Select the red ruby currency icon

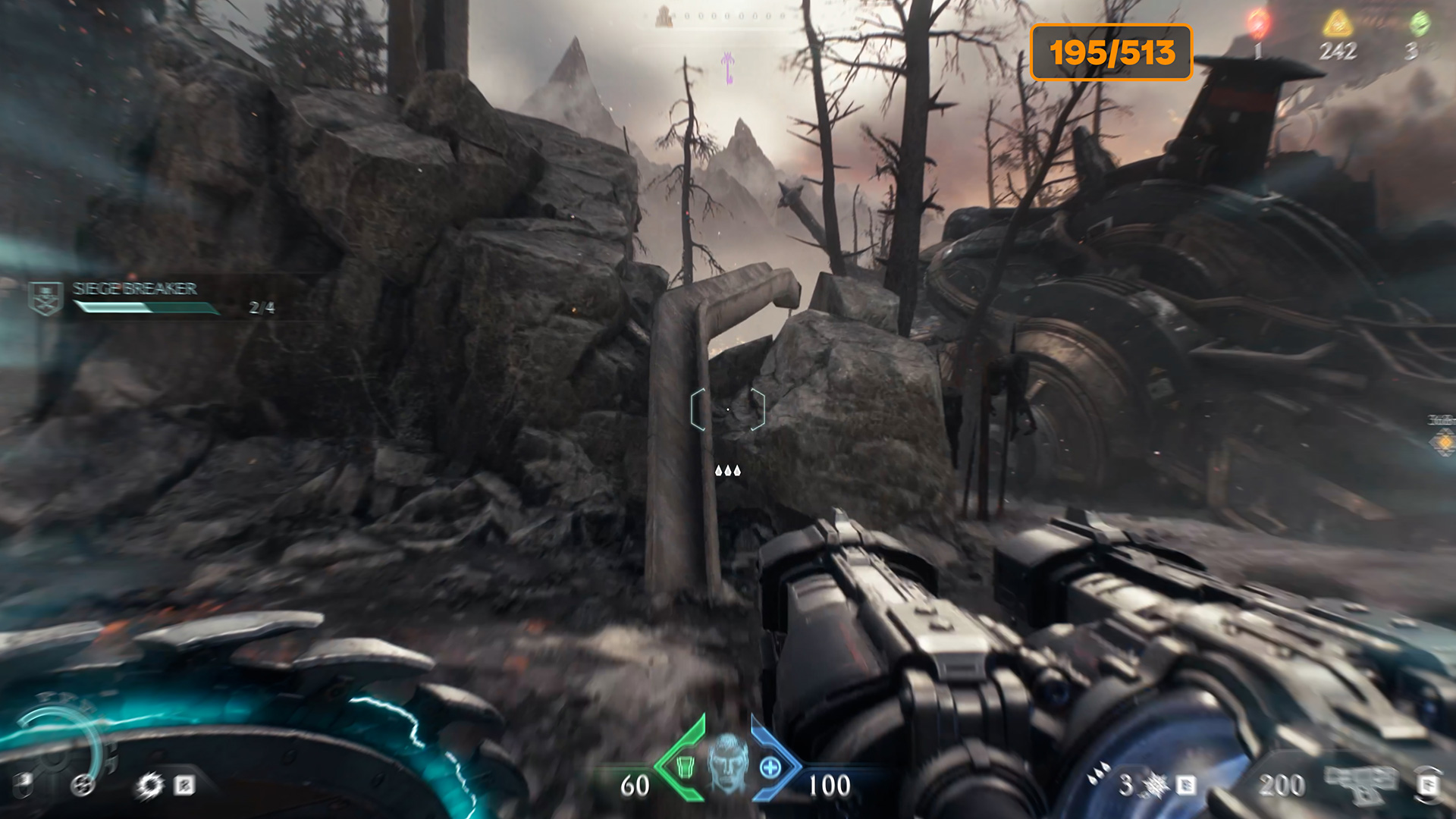pyautogui.click(x=1257, y=23)
